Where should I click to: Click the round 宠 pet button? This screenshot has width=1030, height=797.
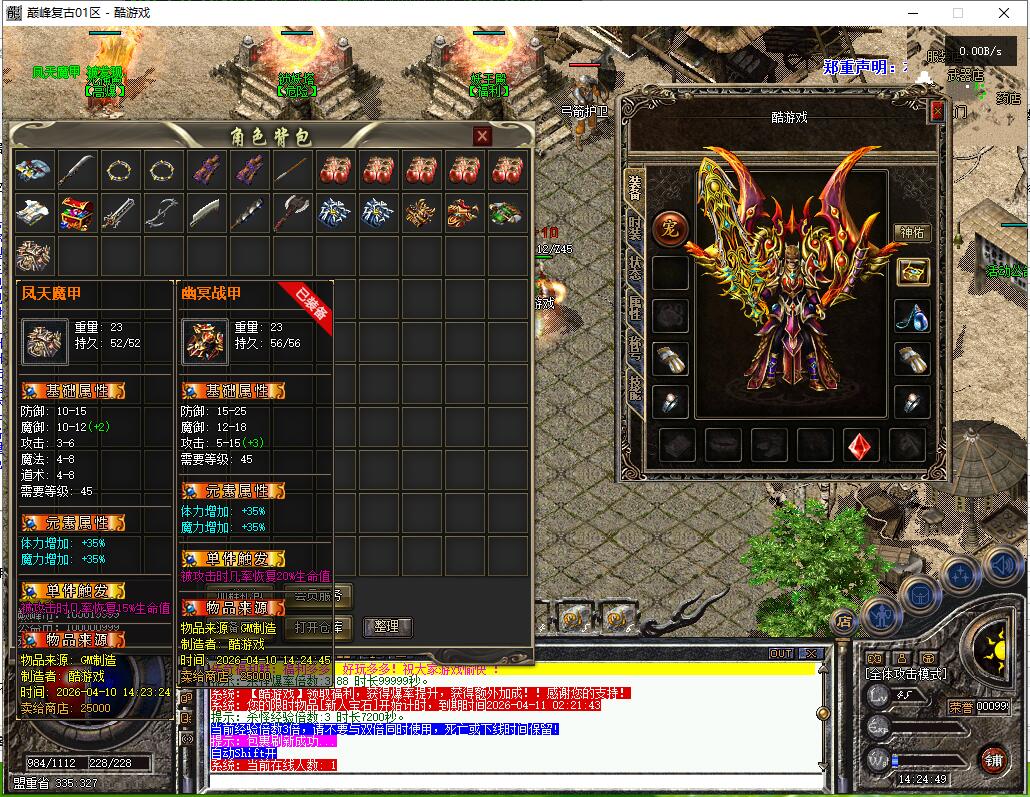[x=671, y=229]
